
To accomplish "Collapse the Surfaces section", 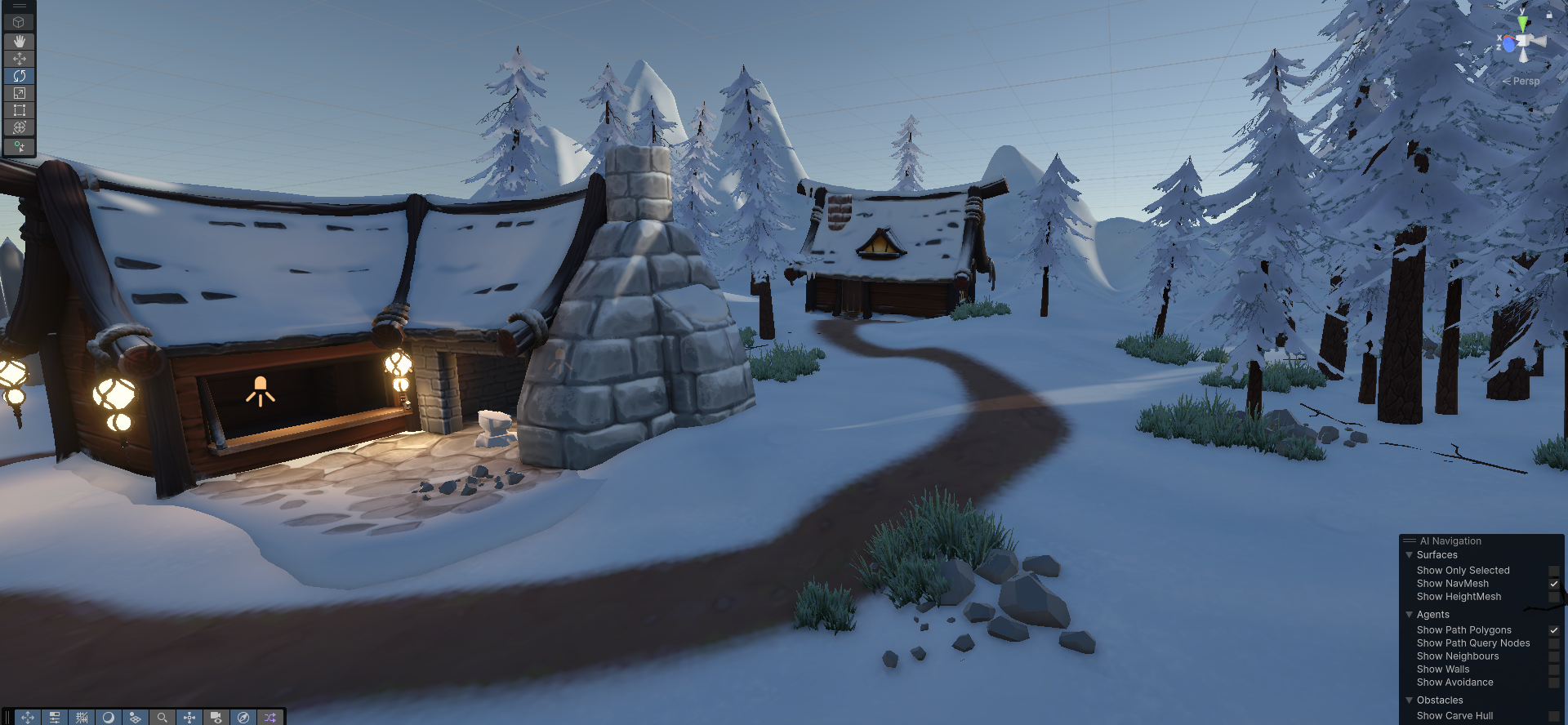I will (x=1410, y=555).
